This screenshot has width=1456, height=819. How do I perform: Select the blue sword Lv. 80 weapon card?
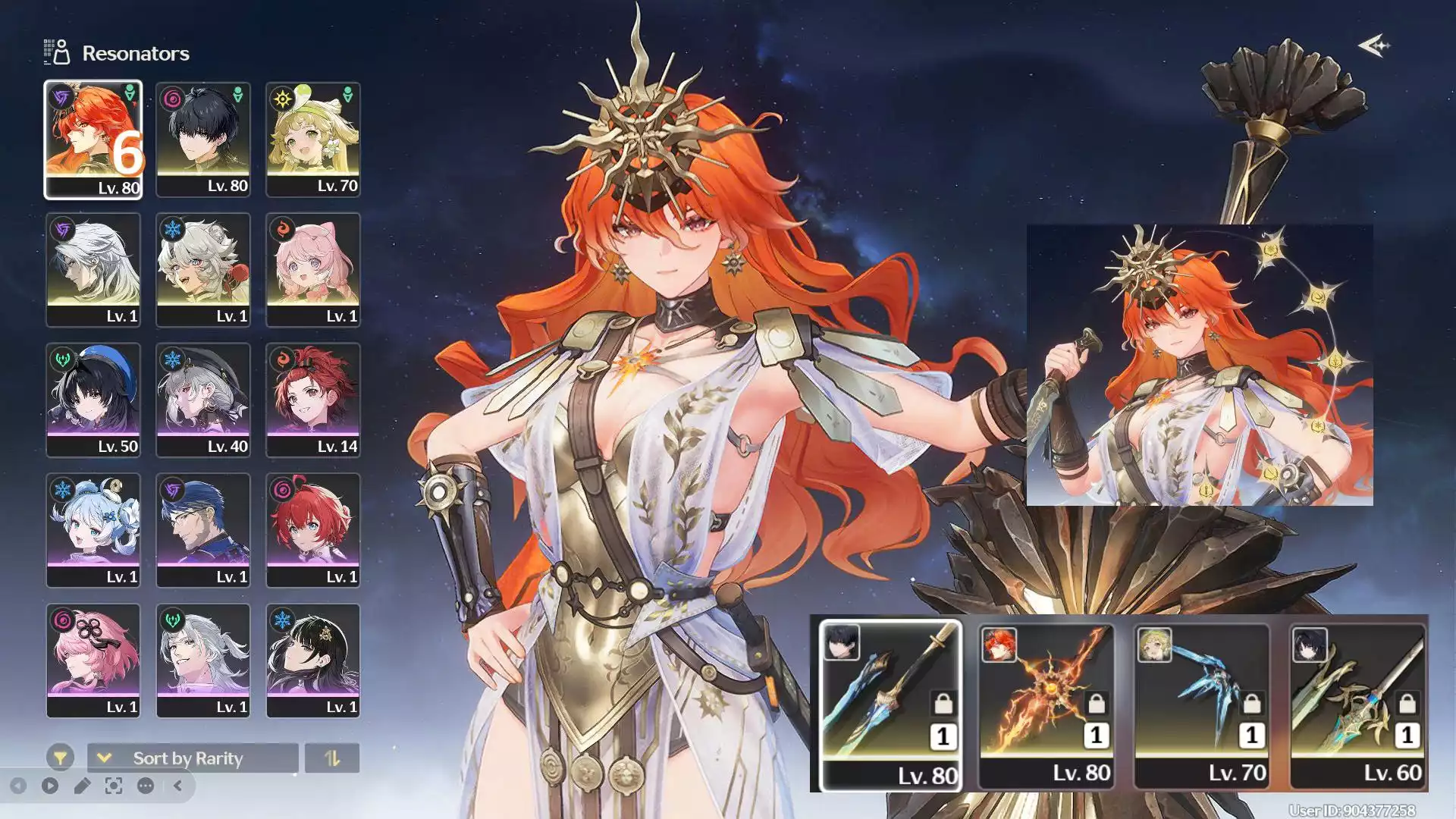(x=890, y=705)
